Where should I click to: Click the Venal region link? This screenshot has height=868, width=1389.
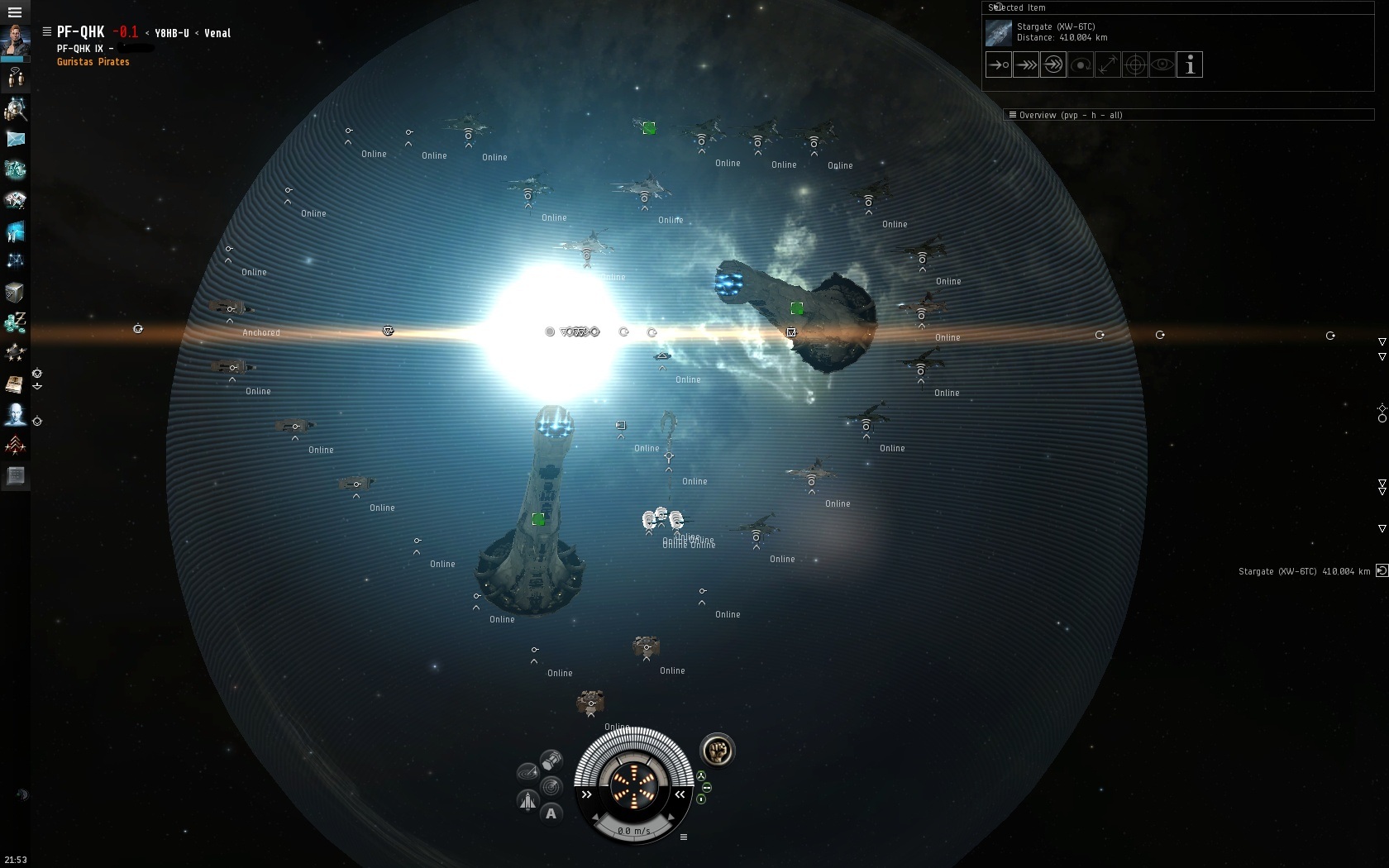pyautogui.click(x=217, y=33)
